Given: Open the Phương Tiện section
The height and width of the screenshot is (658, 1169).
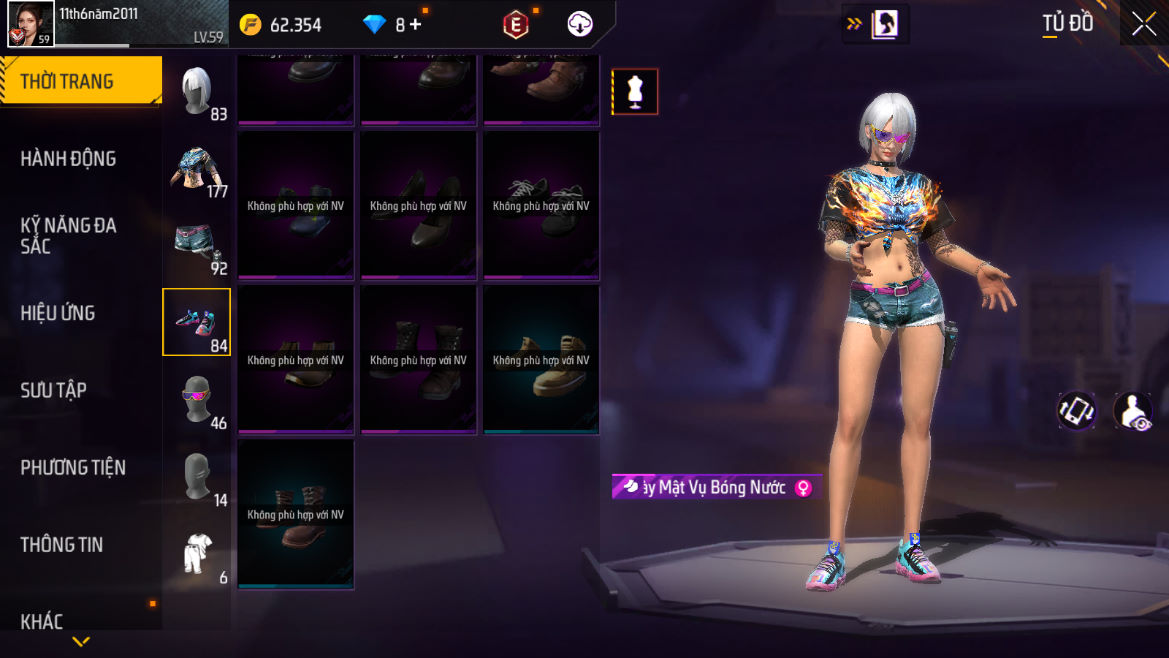Looking at the screenshot, I should pos(73,467).
